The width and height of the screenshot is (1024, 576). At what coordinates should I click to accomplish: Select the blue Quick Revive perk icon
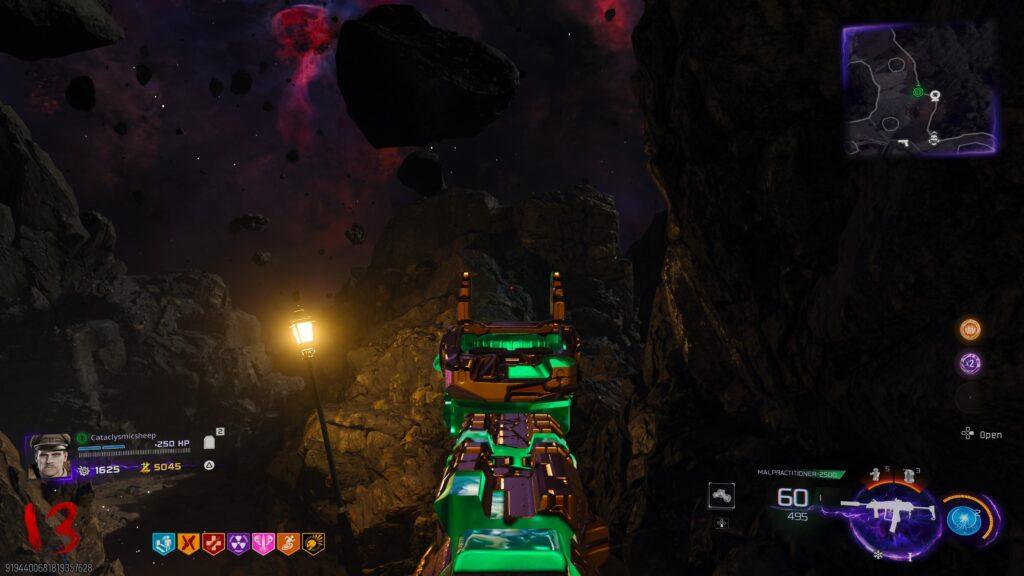coord(163,543)
